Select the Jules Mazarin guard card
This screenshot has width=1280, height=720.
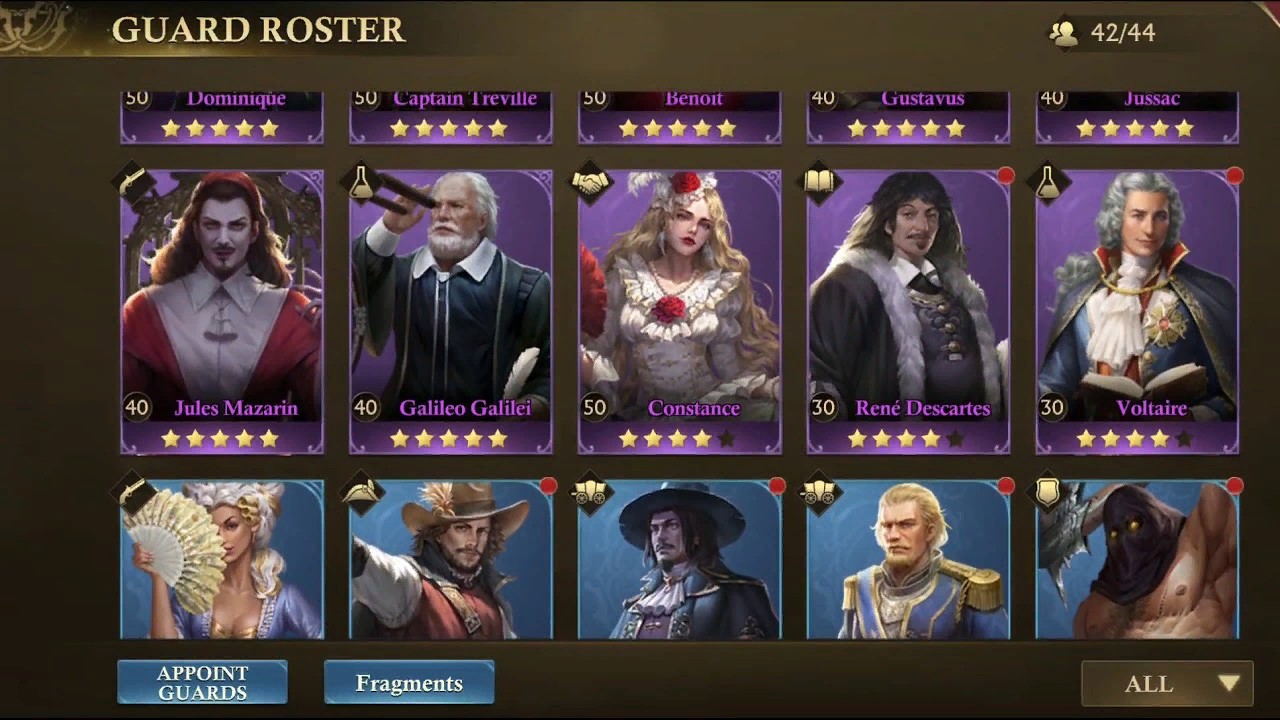tap(222, 310)
